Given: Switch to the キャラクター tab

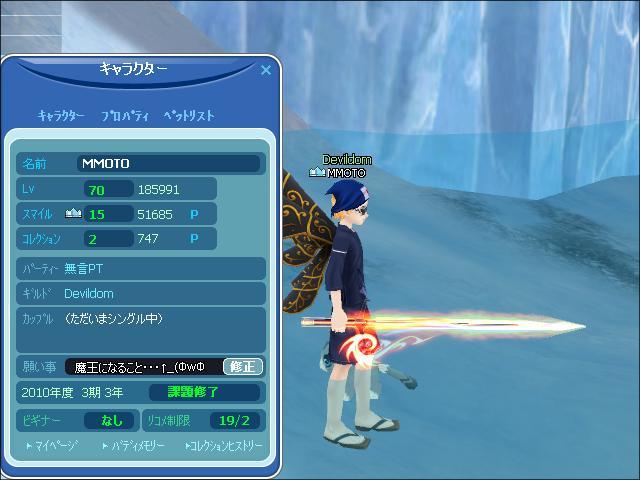Looking at the screenshot, I should coord(61,116).
